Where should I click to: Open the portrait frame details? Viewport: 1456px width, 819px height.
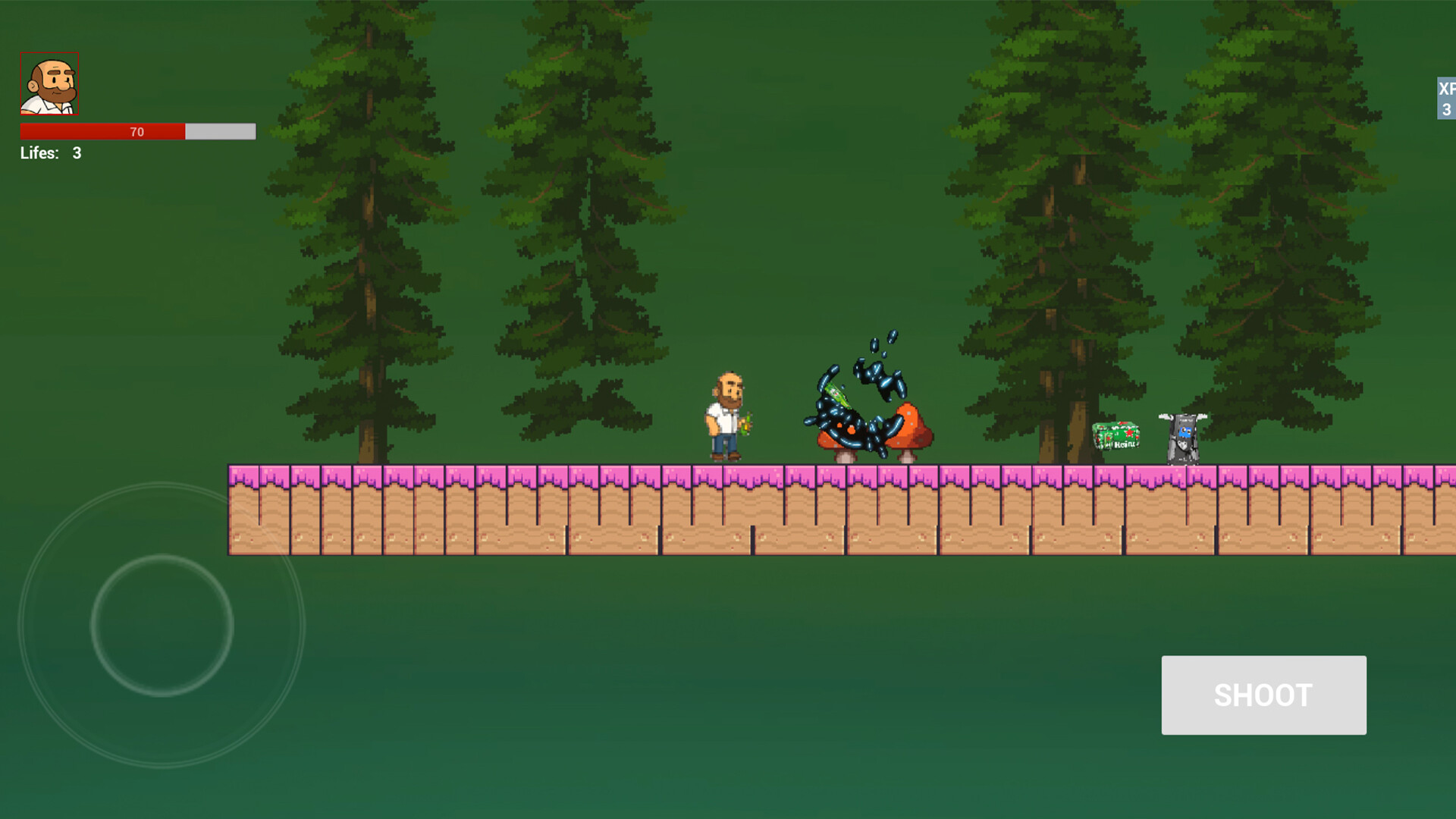click(49, 83)
